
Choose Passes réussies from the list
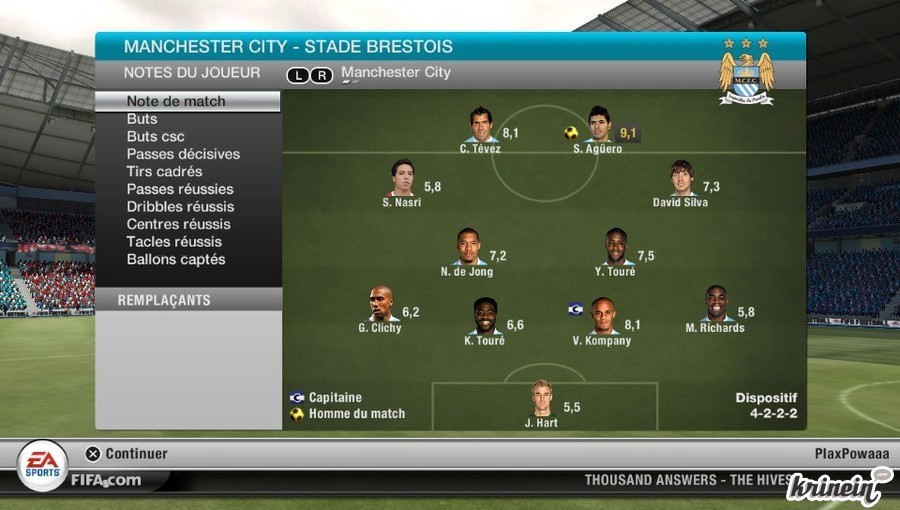[x=180, y=189]
